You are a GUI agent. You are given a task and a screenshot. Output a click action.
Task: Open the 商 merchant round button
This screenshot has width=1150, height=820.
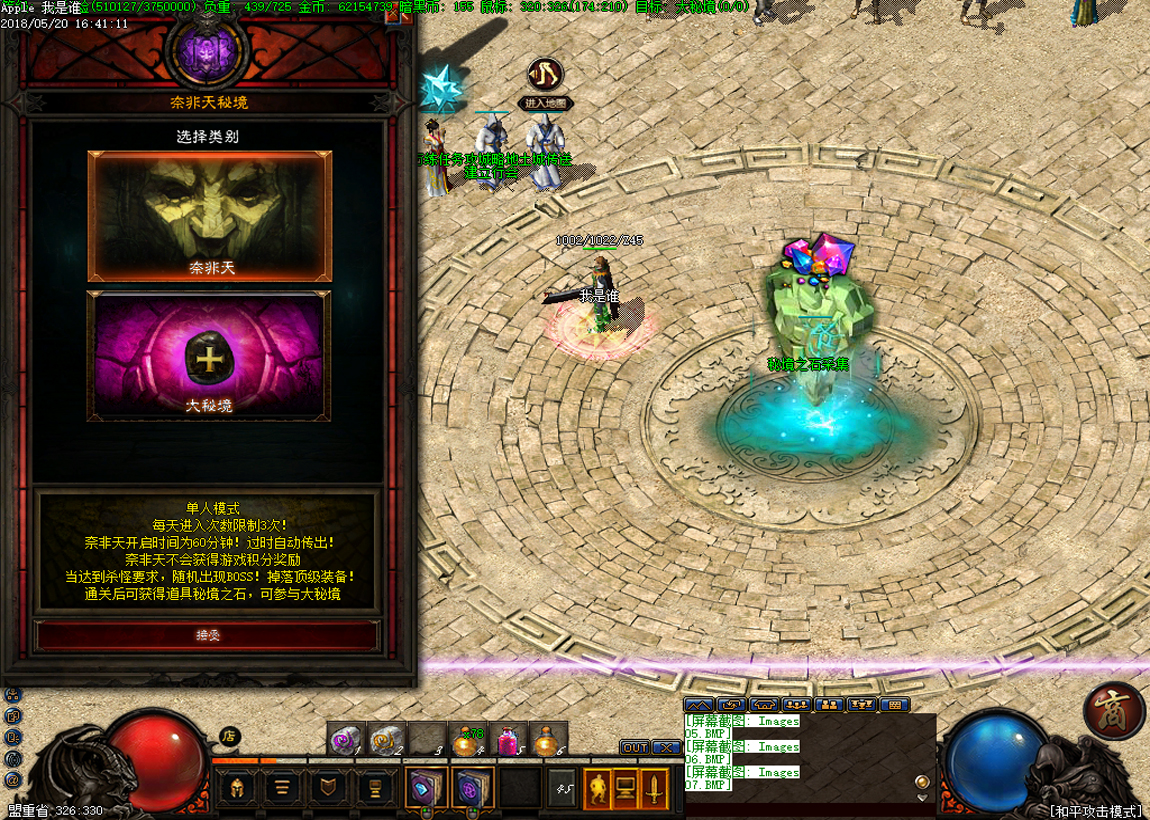[x=1113, y=712]
